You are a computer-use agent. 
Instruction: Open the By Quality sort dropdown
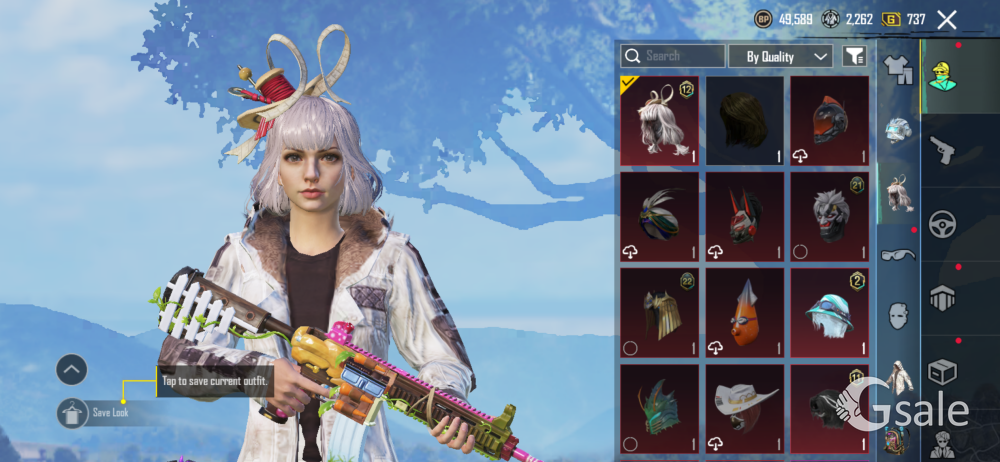click(781, 56)
